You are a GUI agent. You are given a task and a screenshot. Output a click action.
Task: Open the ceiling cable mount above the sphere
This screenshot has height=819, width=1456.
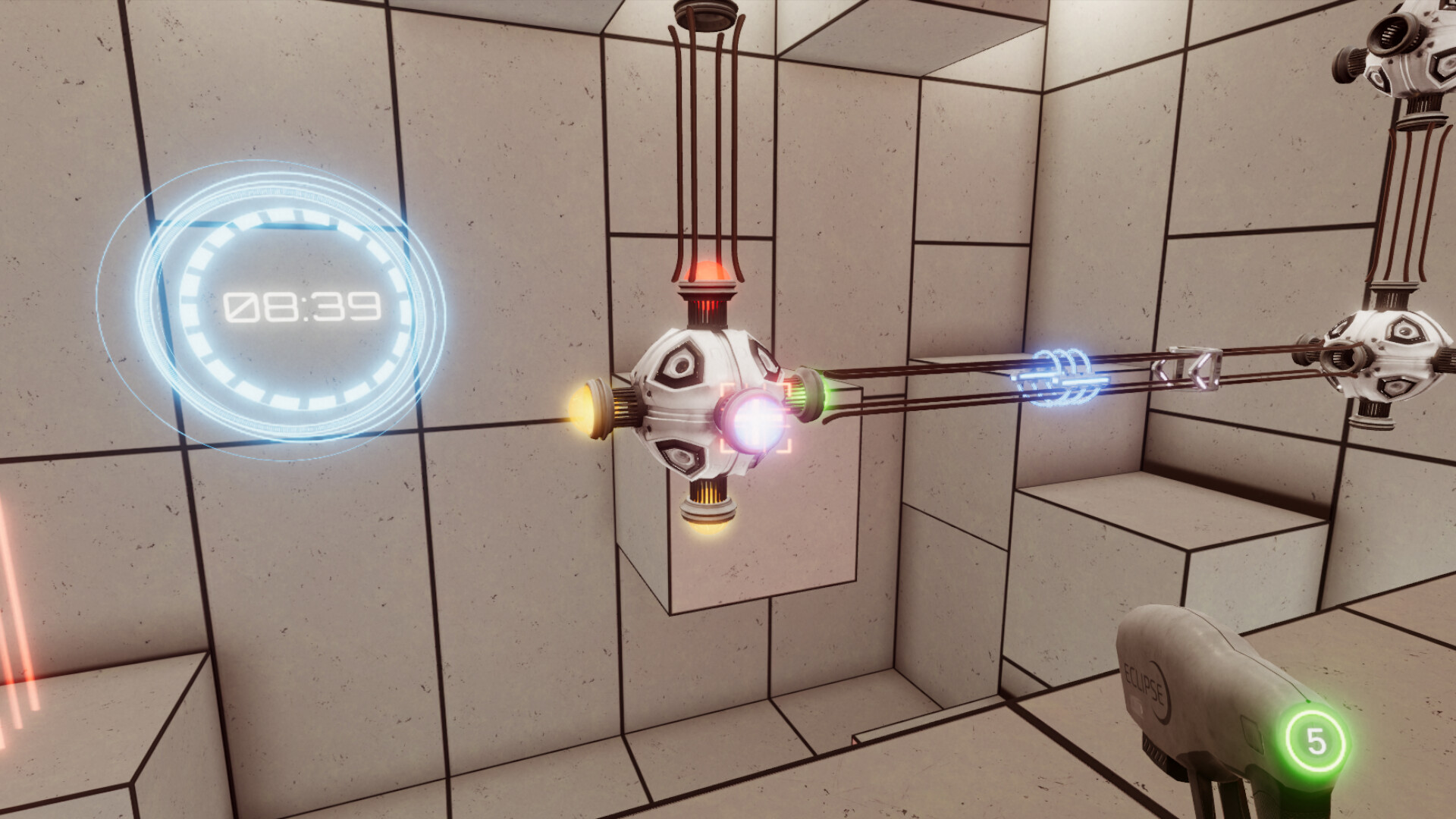pos(708,14)
